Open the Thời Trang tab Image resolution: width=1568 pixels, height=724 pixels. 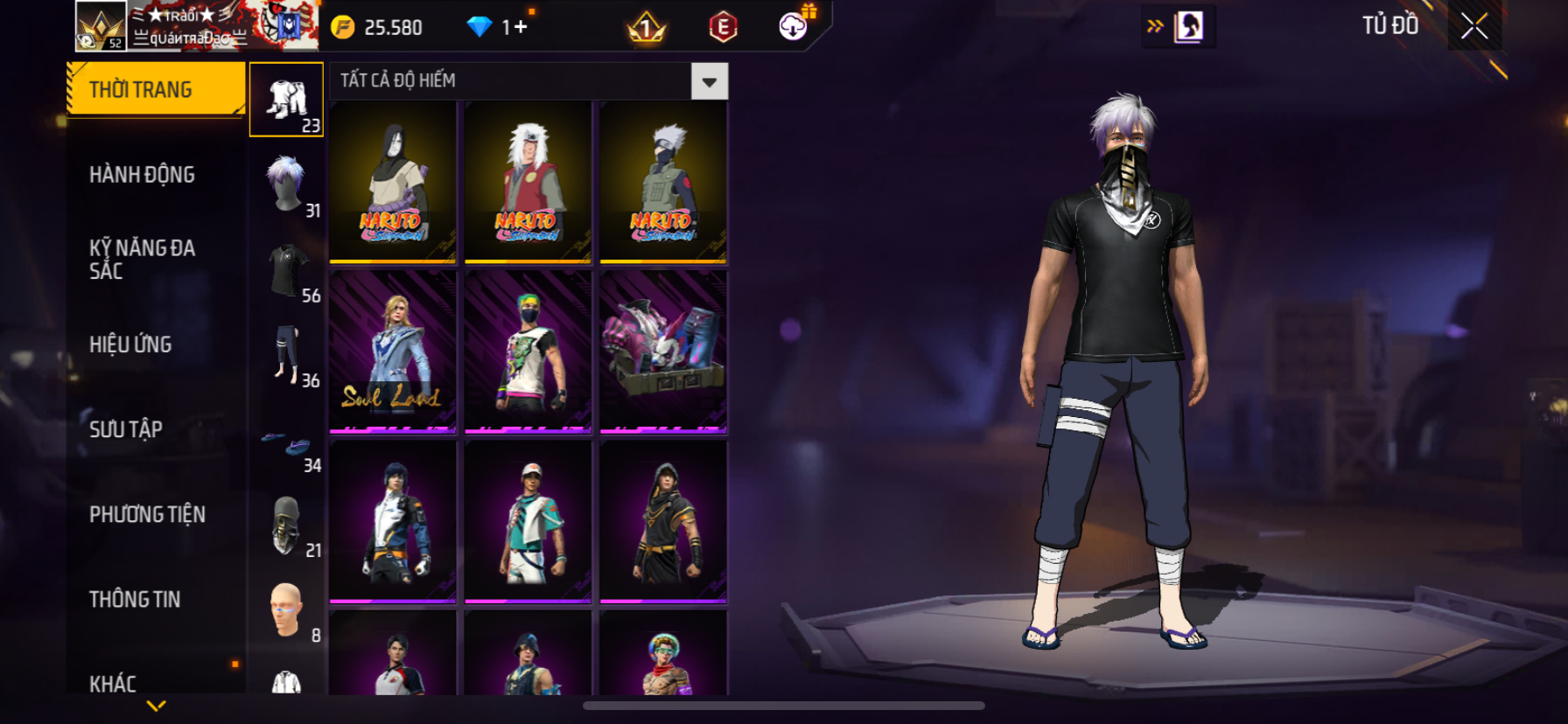tap(156, 89)
